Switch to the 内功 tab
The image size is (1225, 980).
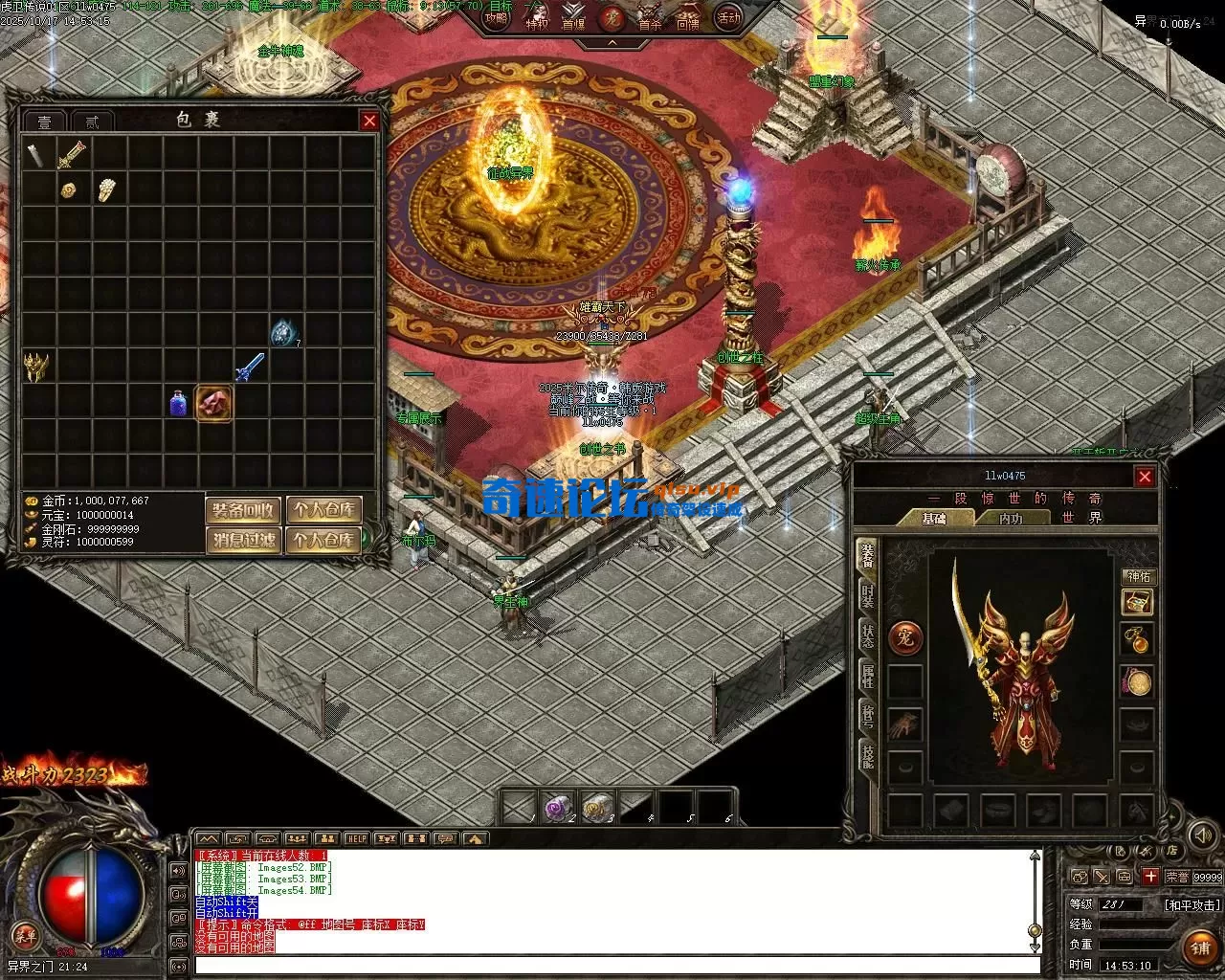[1011, 518]
